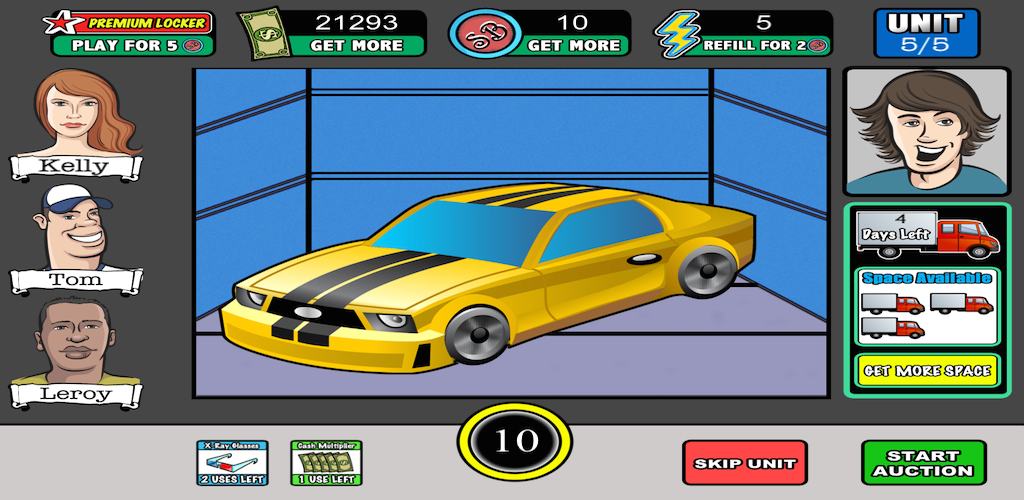Get more red tokens
This screenshot has width=1024, height=500.
click(x=573, y=45)
